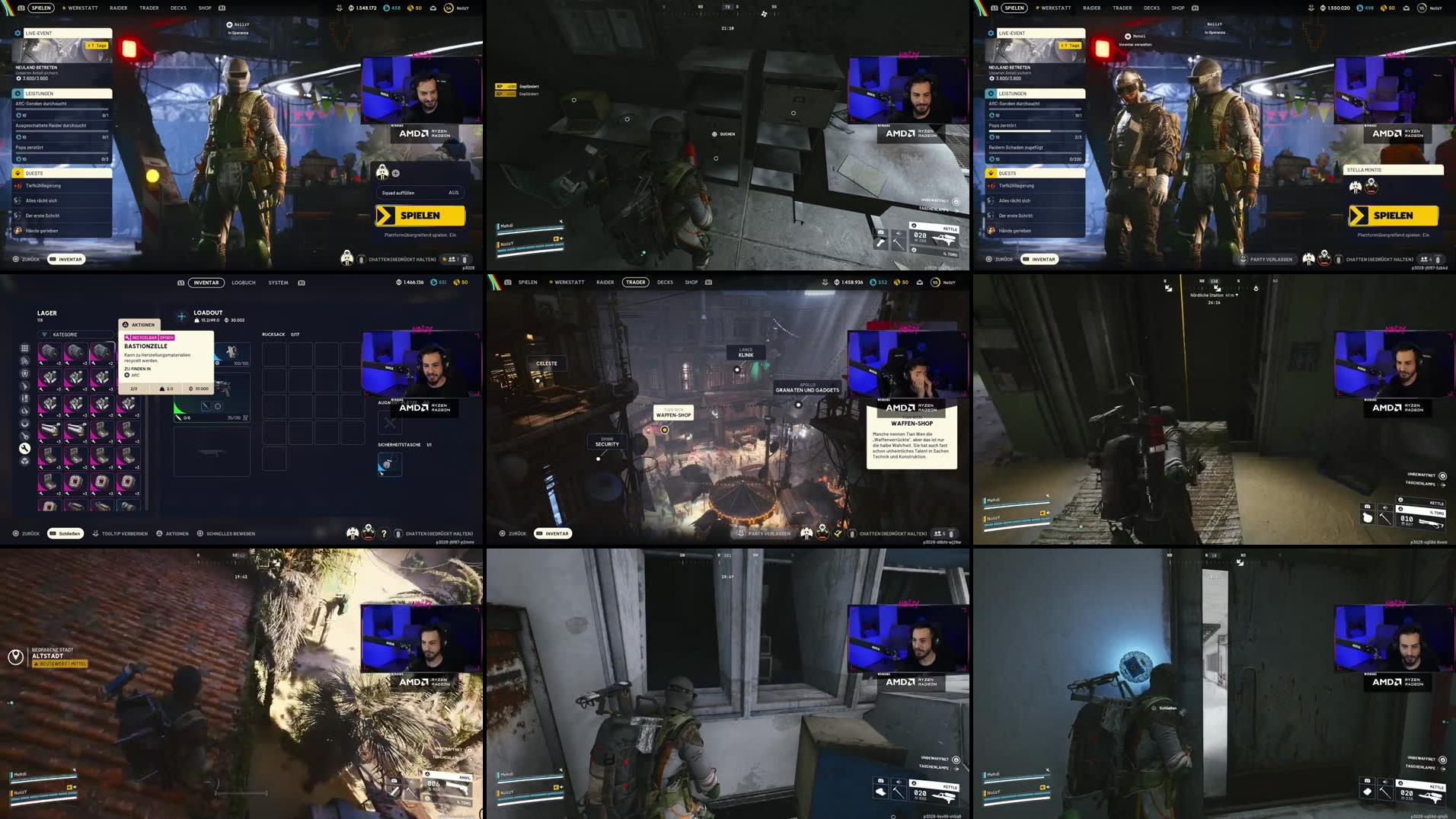Click the shield category icon in inventory
This screenshot has height=819, width=1456.
pos(24,374)
